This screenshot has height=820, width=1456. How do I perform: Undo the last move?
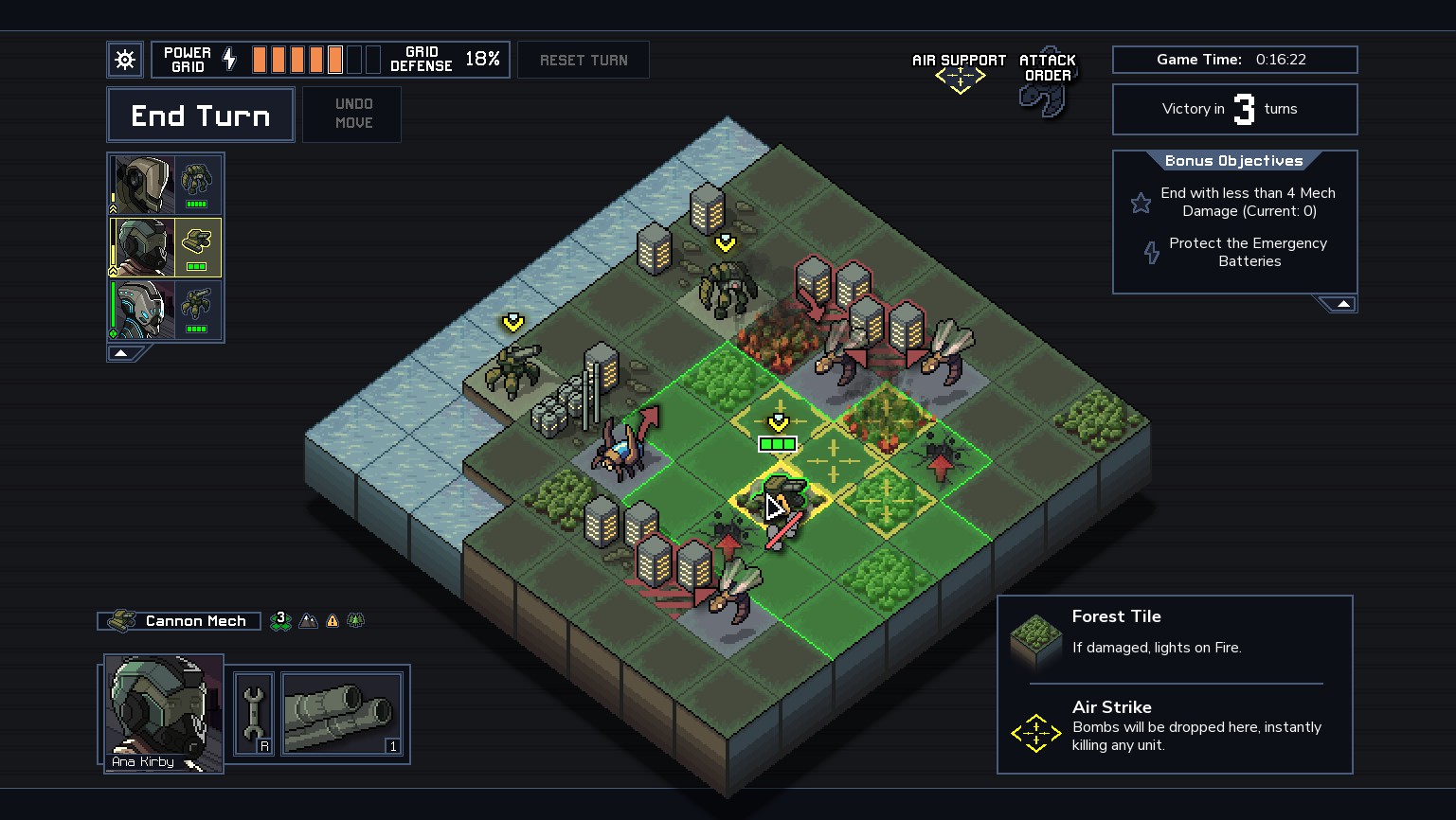click(352, 114)
